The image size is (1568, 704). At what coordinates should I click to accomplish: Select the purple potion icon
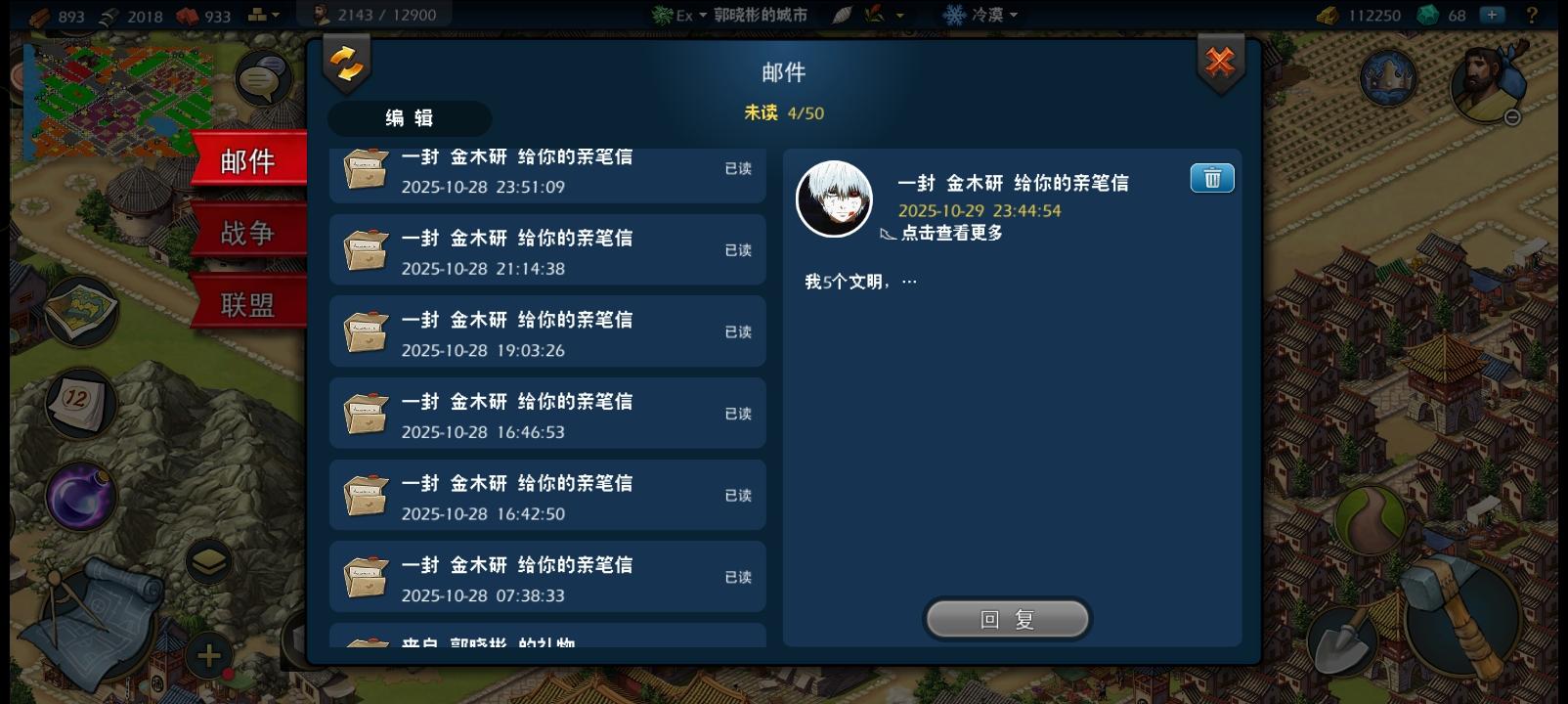[78, 497]
